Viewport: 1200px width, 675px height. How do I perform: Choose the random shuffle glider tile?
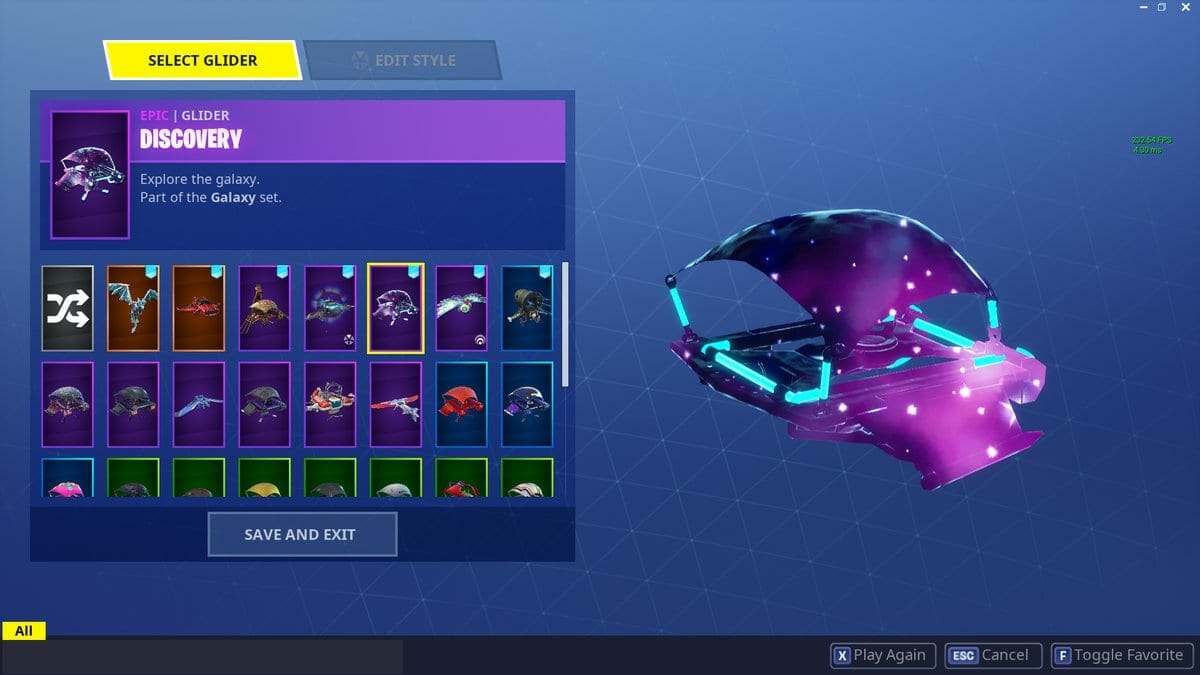click(68, 308)
